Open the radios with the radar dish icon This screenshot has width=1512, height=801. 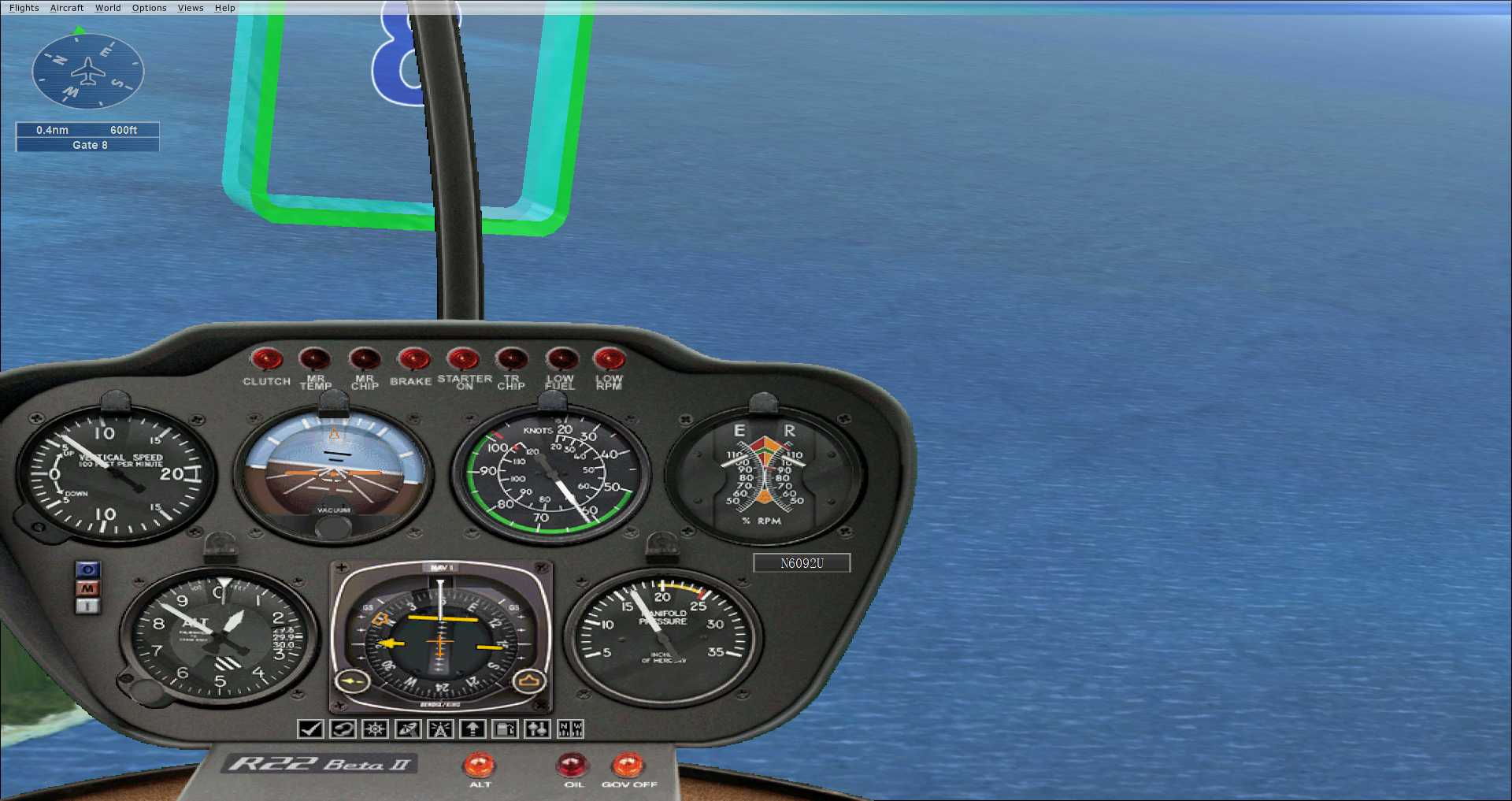(x=407, y=729)
